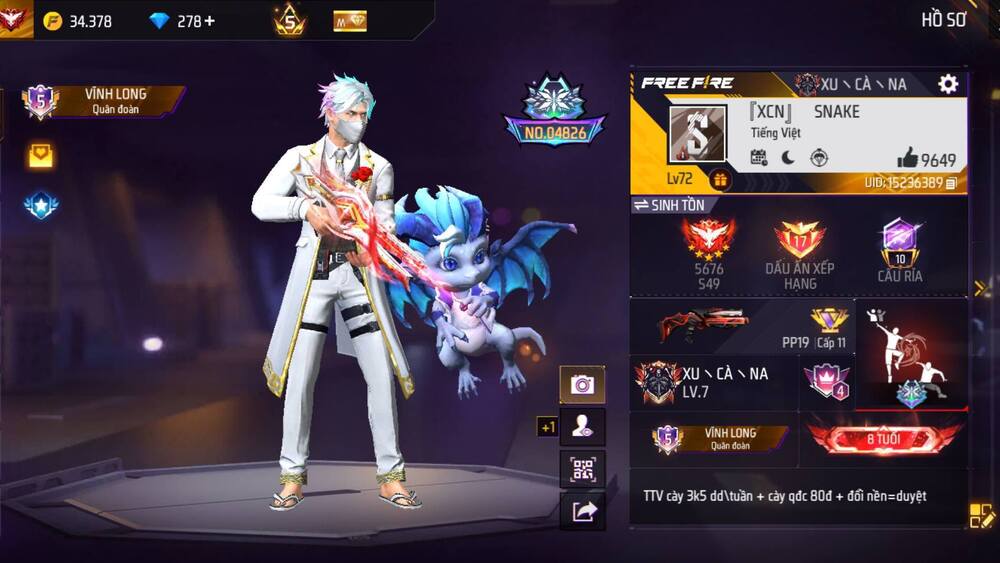
Task: Open the Cầu Rìa badge
Action: (x=900, y=250)
